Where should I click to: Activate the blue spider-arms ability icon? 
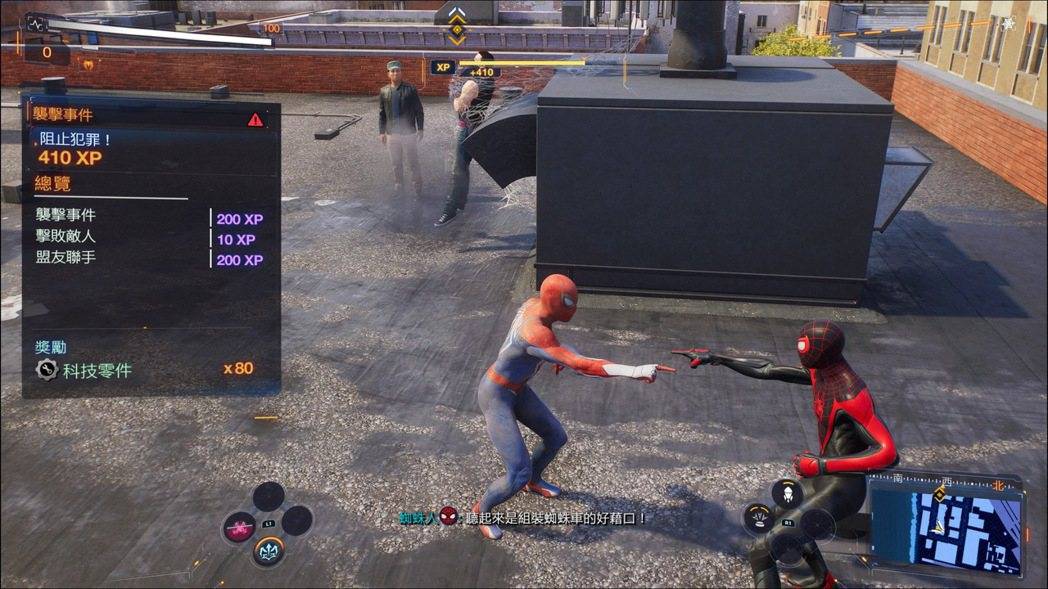(x=268, y=550)
